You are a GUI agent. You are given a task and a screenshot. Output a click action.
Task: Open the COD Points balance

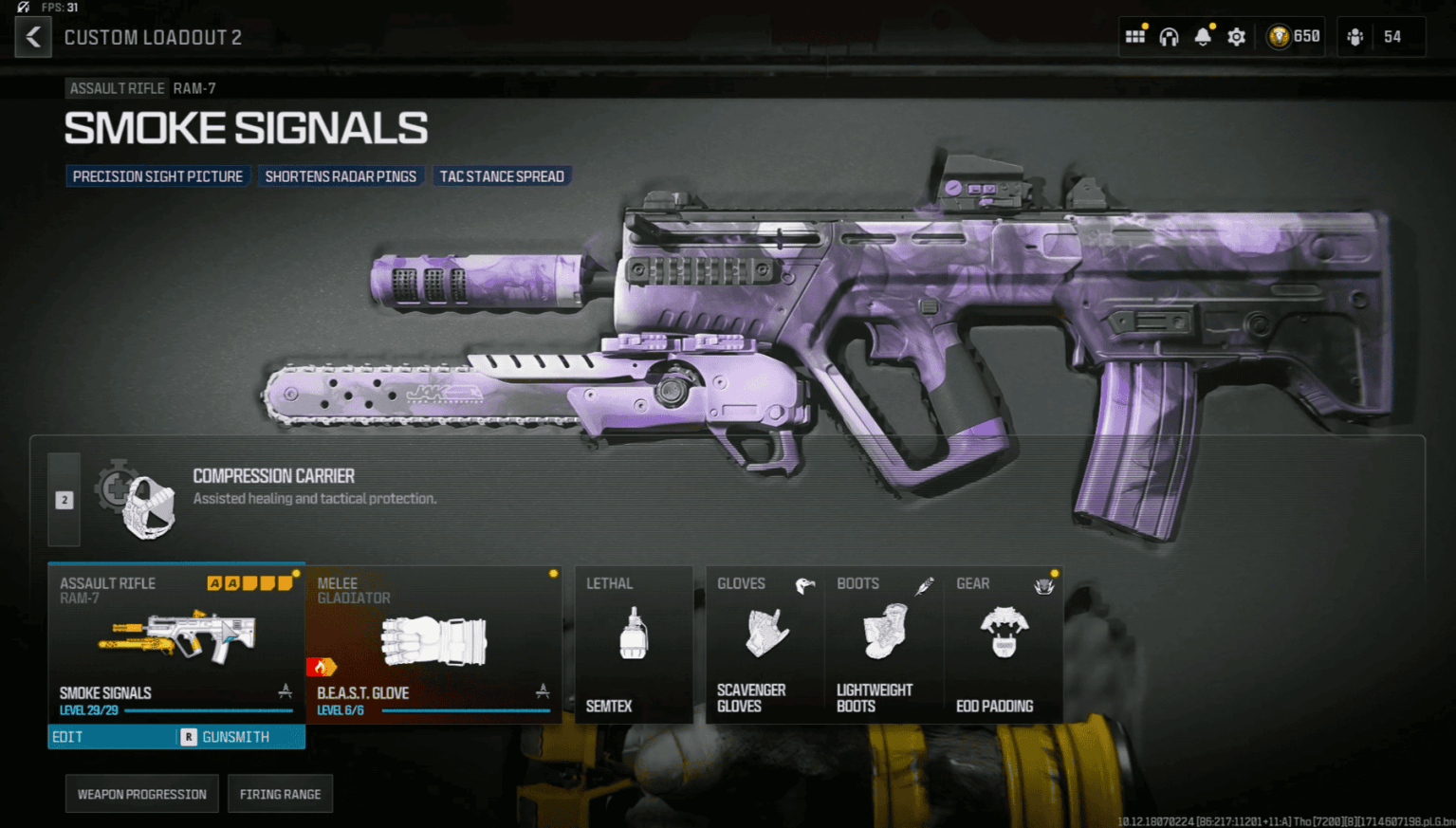click(1295, 37)
